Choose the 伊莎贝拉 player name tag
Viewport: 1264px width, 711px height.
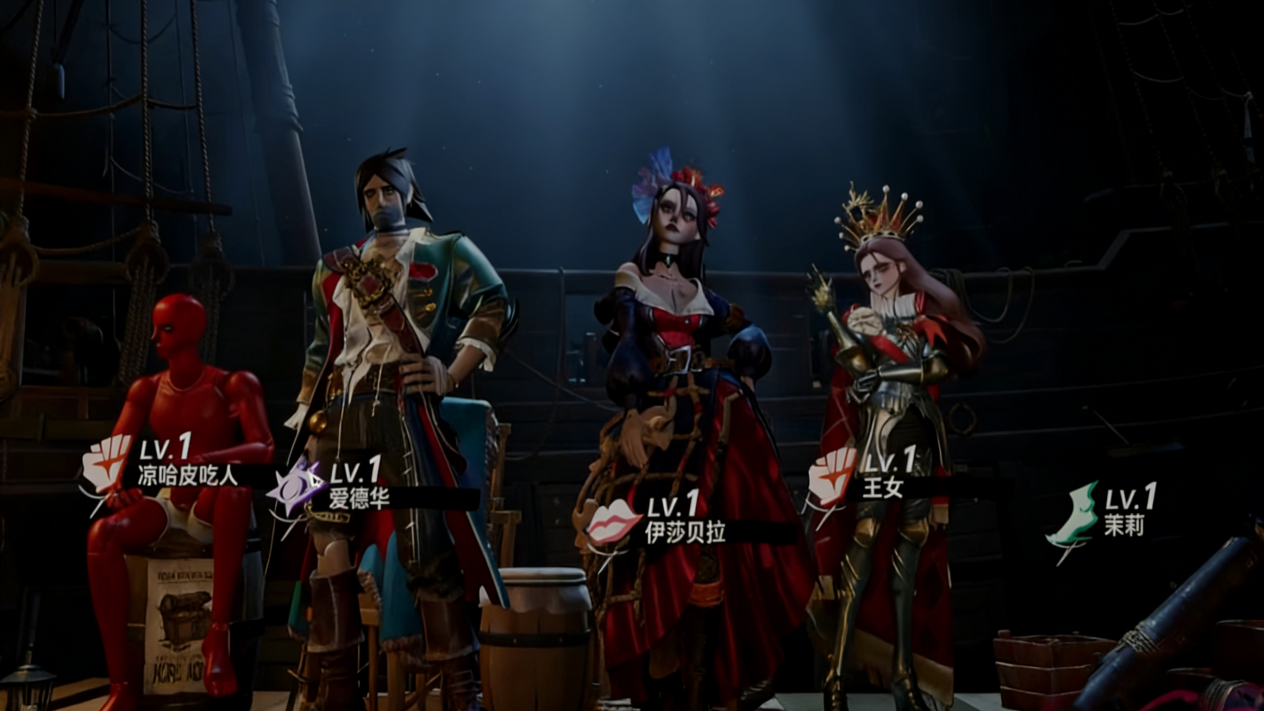(685, 532)
